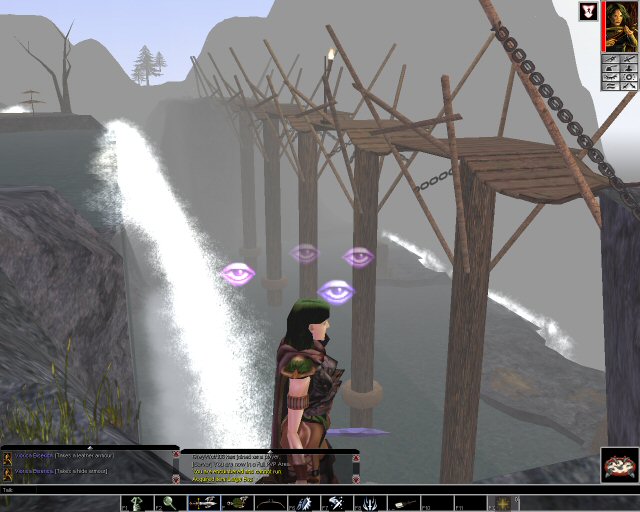Click the character portrait
Screen dimensions: 640x512
pyautogui.click(x=619, y=26)
